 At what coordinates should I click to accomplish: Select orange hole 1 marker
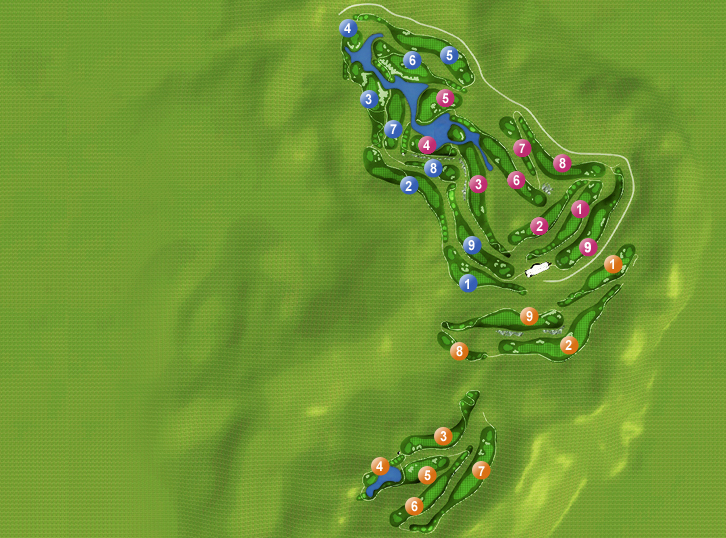coord(613,264)
